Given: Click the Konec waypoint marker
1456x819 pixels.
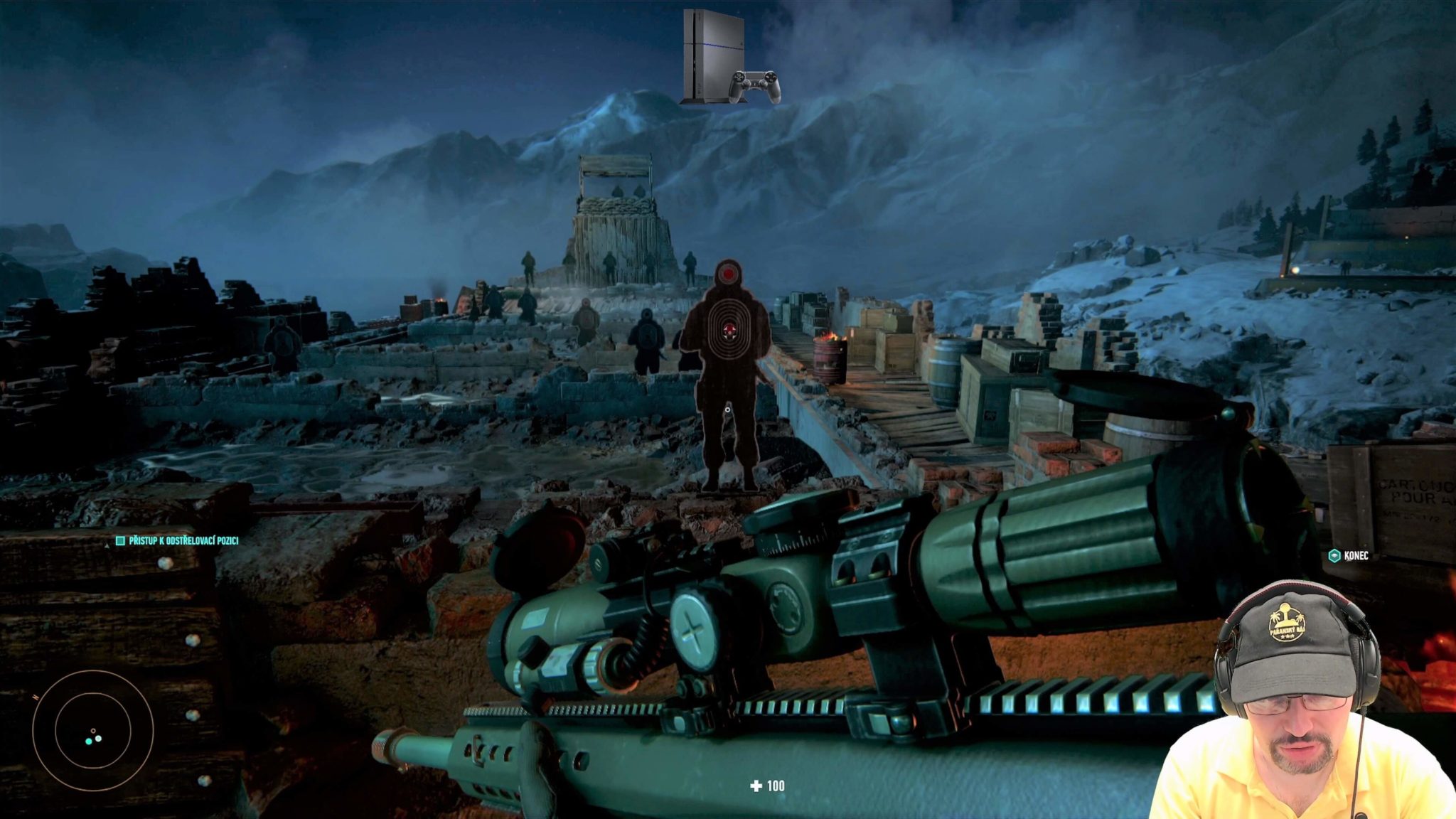Looking at the screenshot, I should 1334,556.
